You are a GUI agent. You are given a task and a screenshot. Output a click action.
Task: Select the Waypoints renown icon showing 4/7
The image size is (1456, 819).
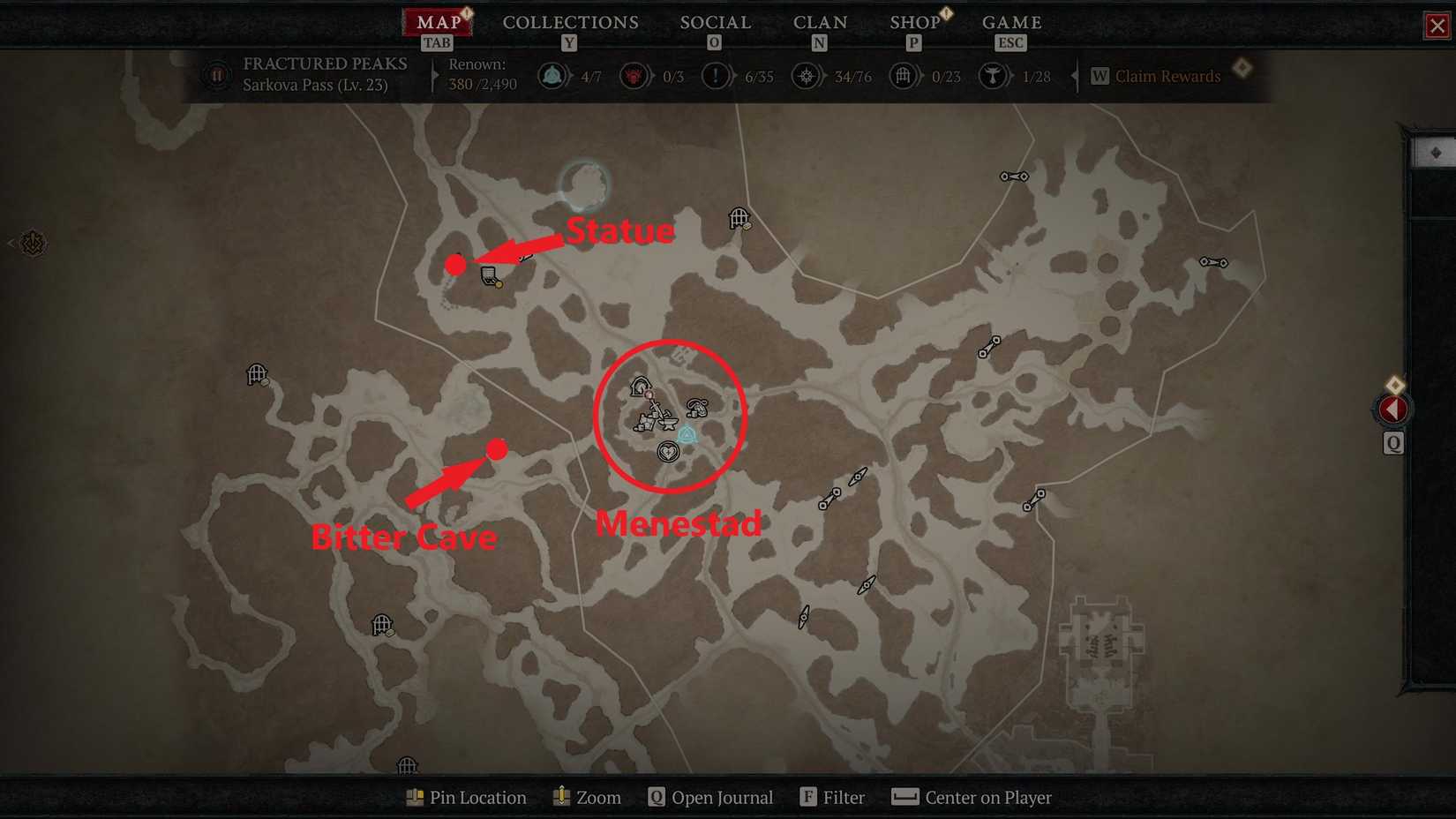[552, 76]
